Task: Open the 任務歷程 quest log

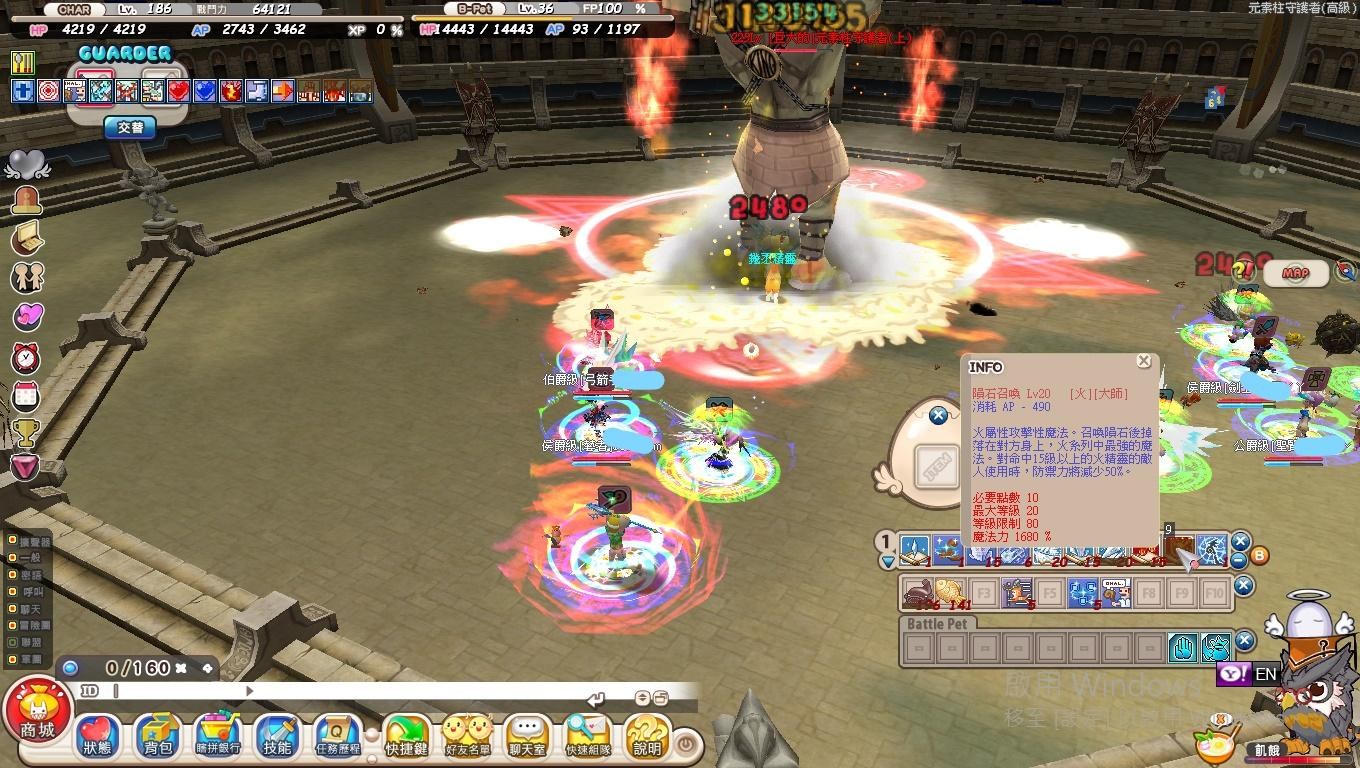Action: (x=337, y=737)
